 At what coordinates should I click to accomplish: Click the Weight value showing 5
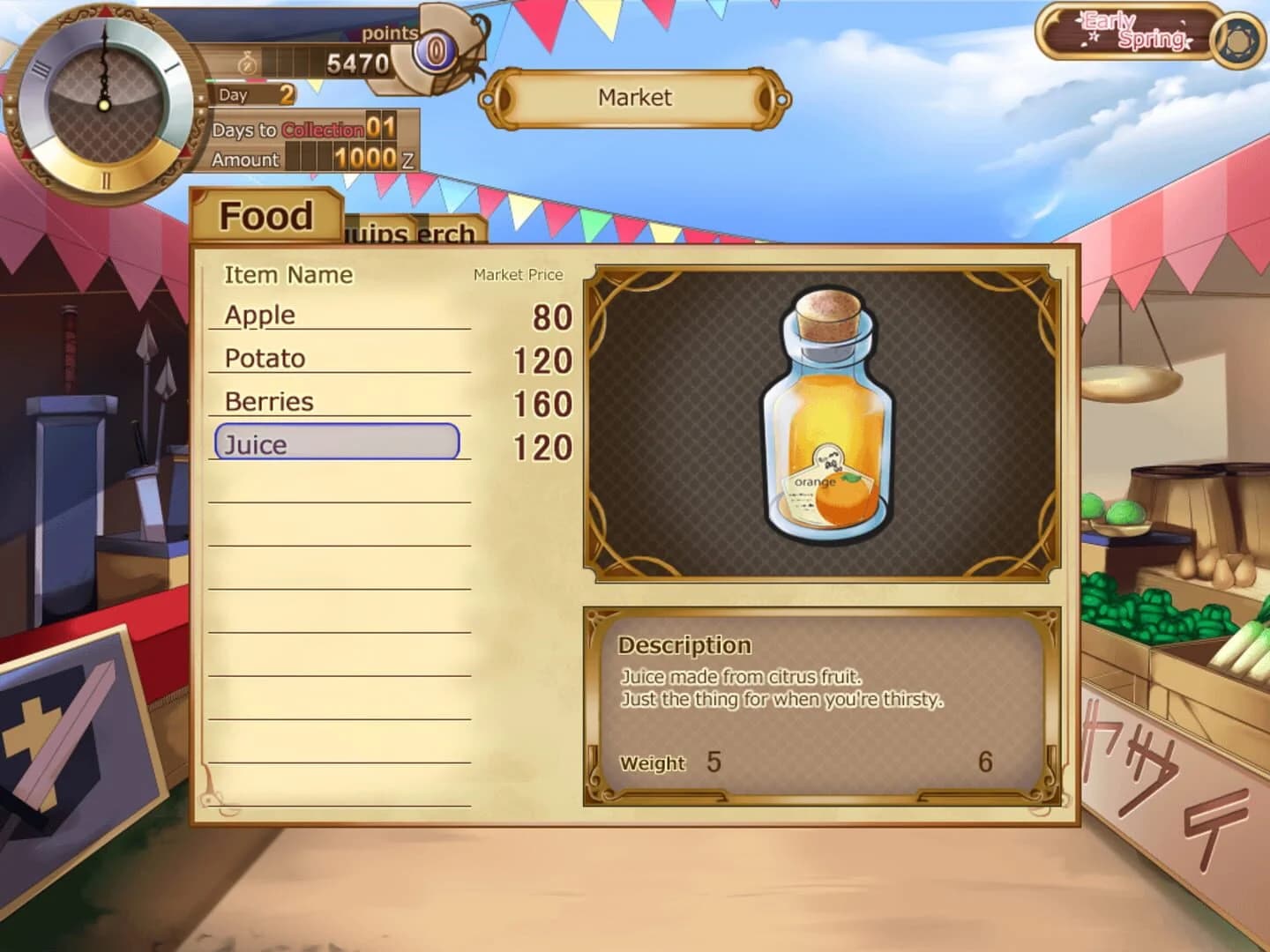tap(713, 760)
